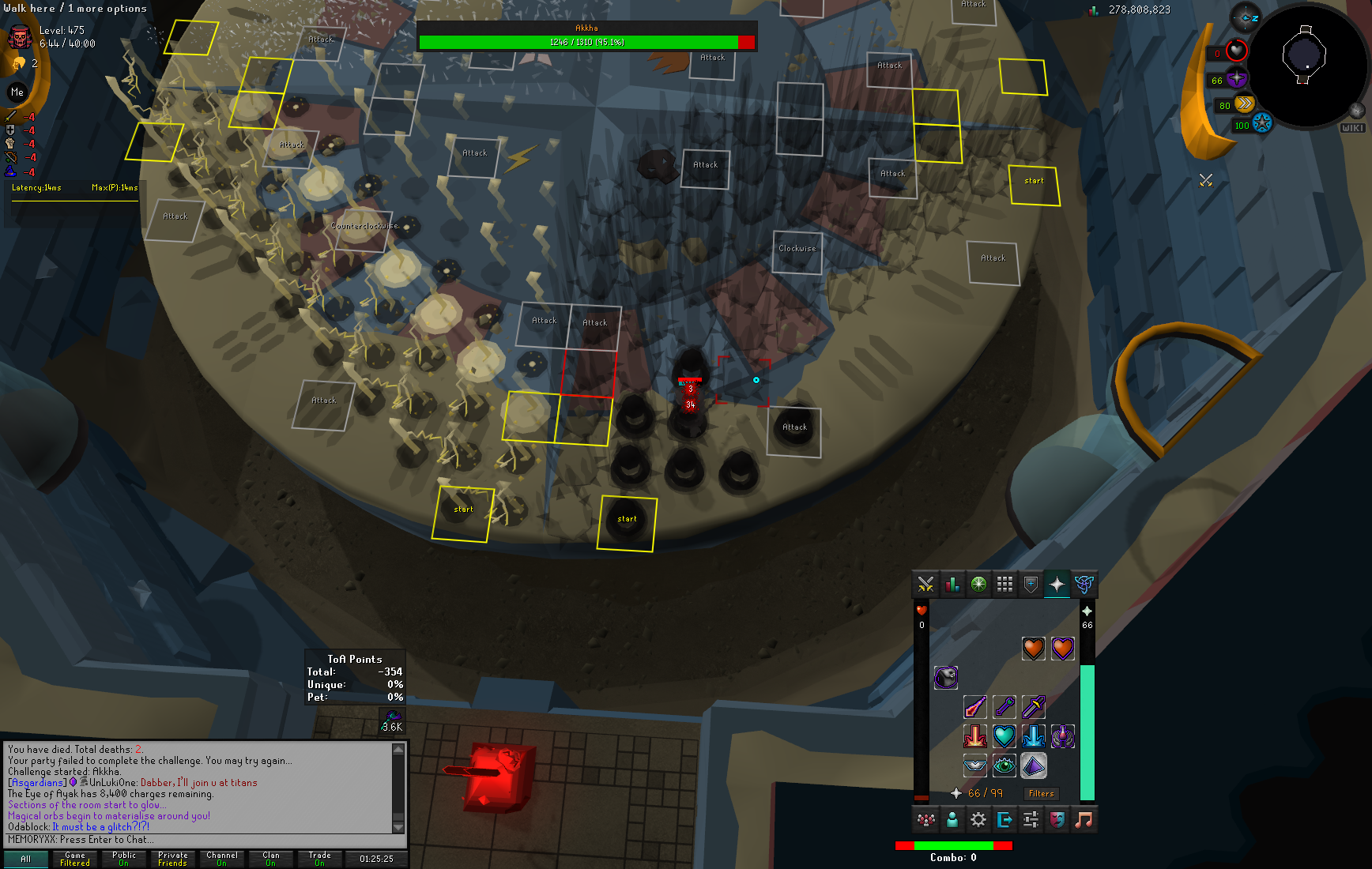Image resolution: width=1372 pixels, height=869 pixels.
Task: Open the Magic spellbook tab
Action: [x=1084, y=585]
